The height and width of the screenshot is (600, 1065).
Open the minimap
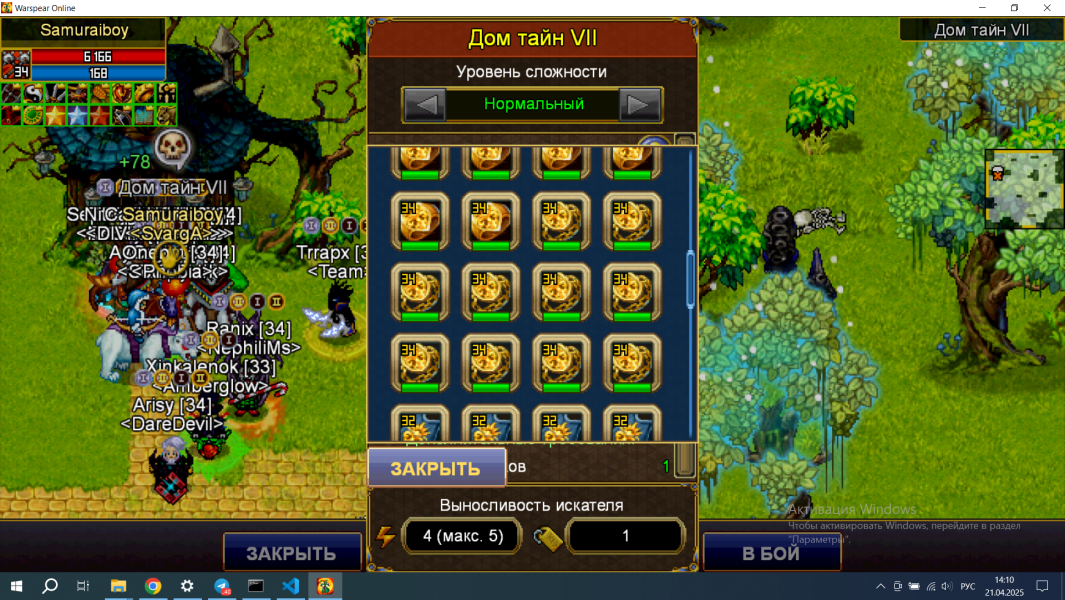point(1023,189)
